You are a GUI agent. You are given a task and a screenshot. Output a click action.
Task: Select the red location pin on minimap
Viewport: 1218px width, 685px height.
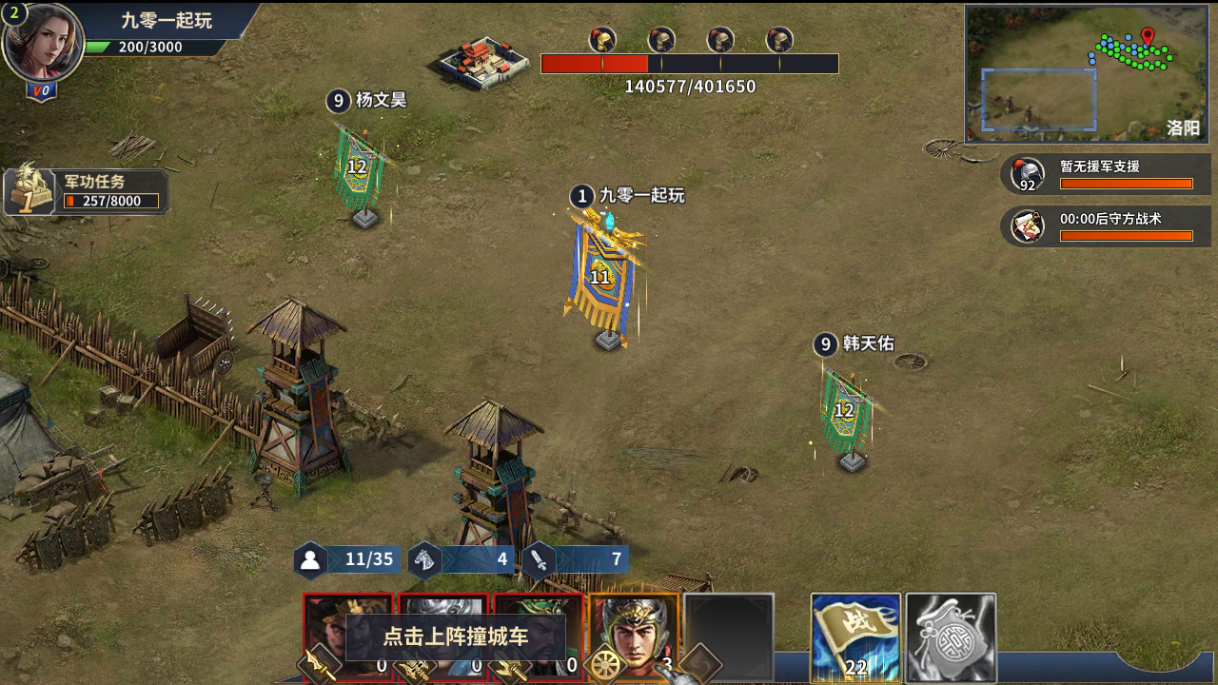click(1147, 38)
